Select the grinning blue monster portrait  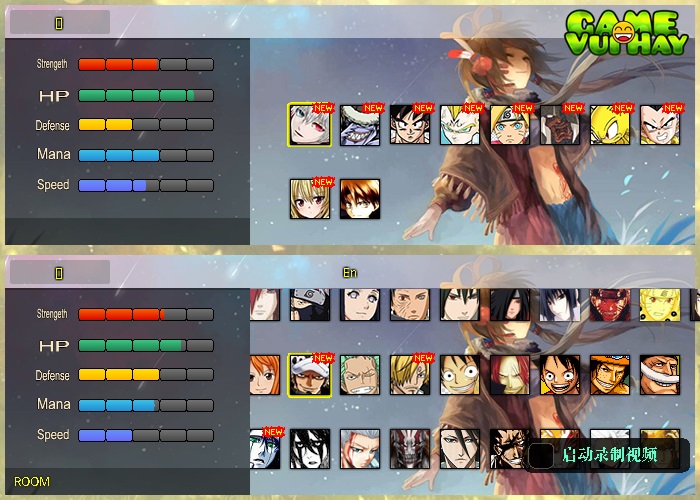coord(360,125)
